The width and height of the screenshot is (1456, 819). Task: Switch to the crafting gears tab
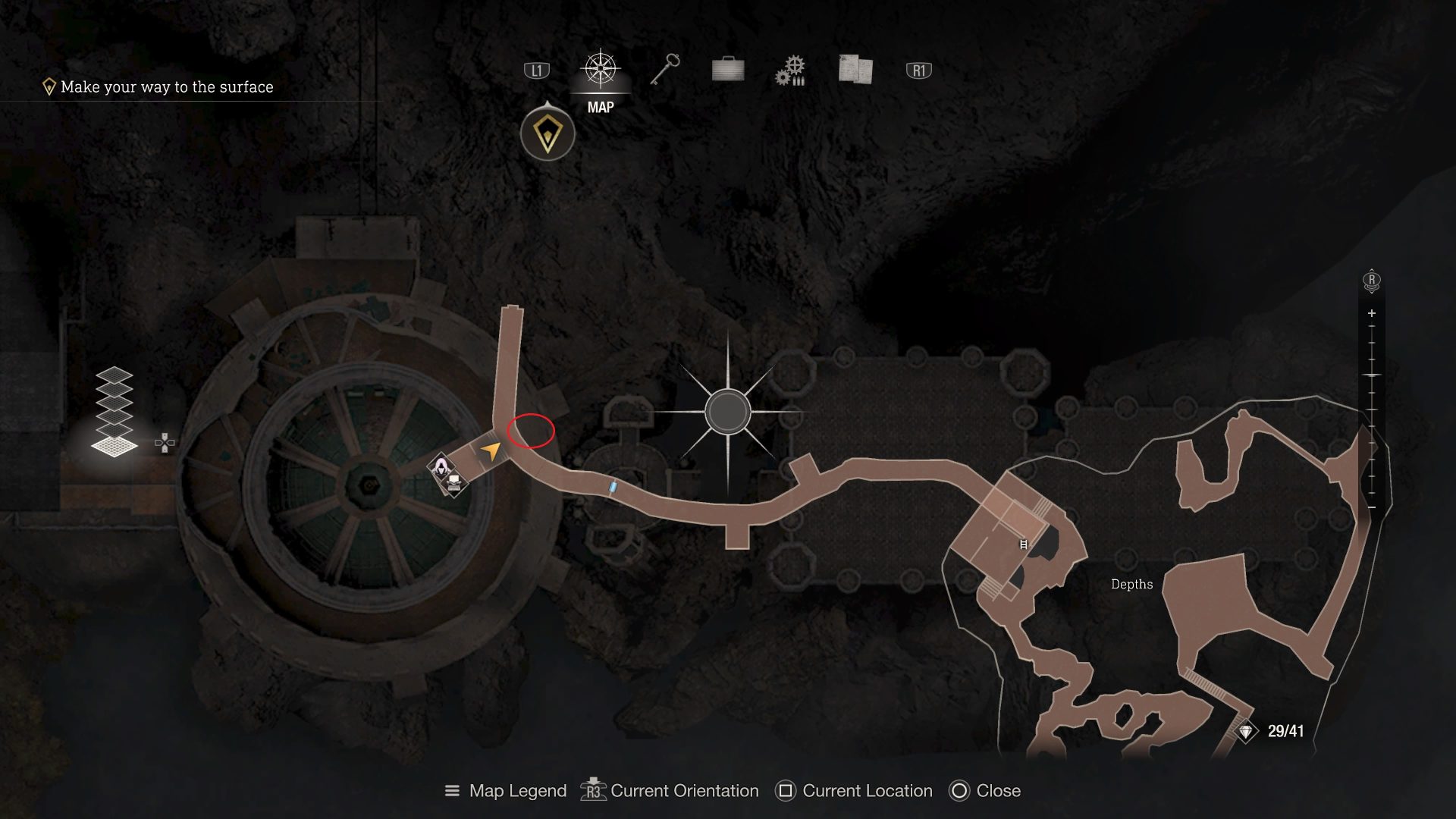pyautogui.click(x=790, y=71)
